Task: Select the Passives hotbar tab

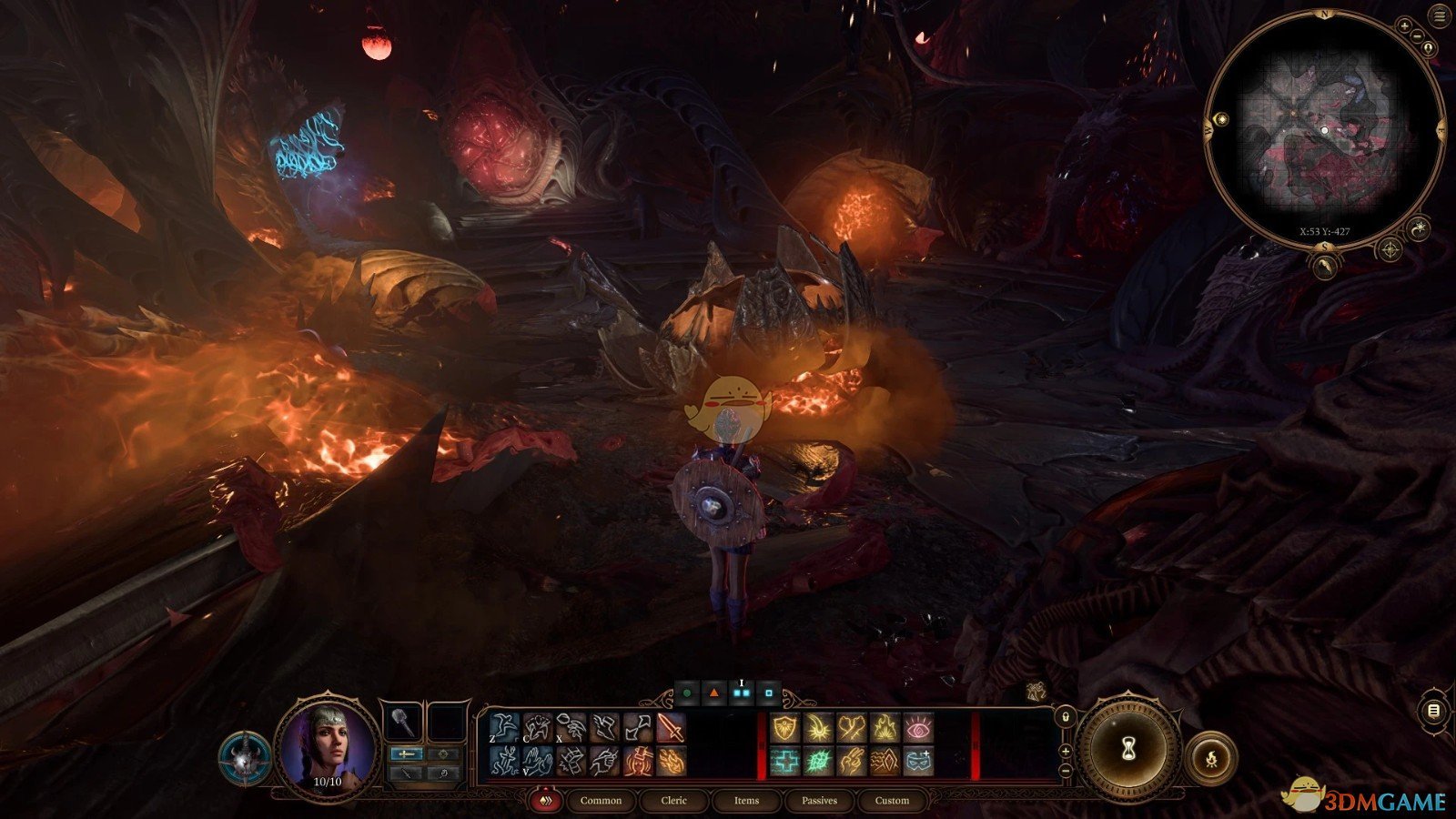Action: click(x=819, y=801)
